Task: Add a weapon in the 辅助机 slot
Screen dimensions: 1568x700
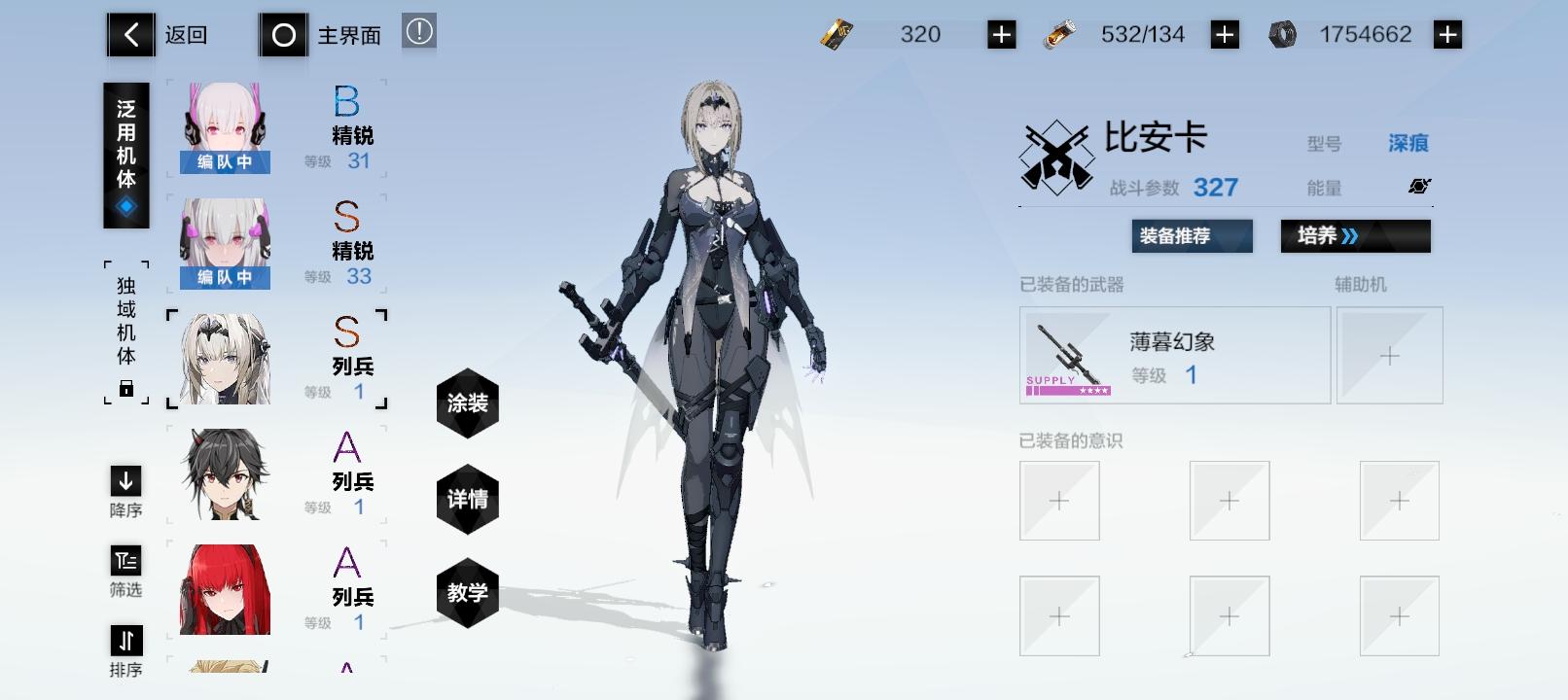Action: 1389,355
